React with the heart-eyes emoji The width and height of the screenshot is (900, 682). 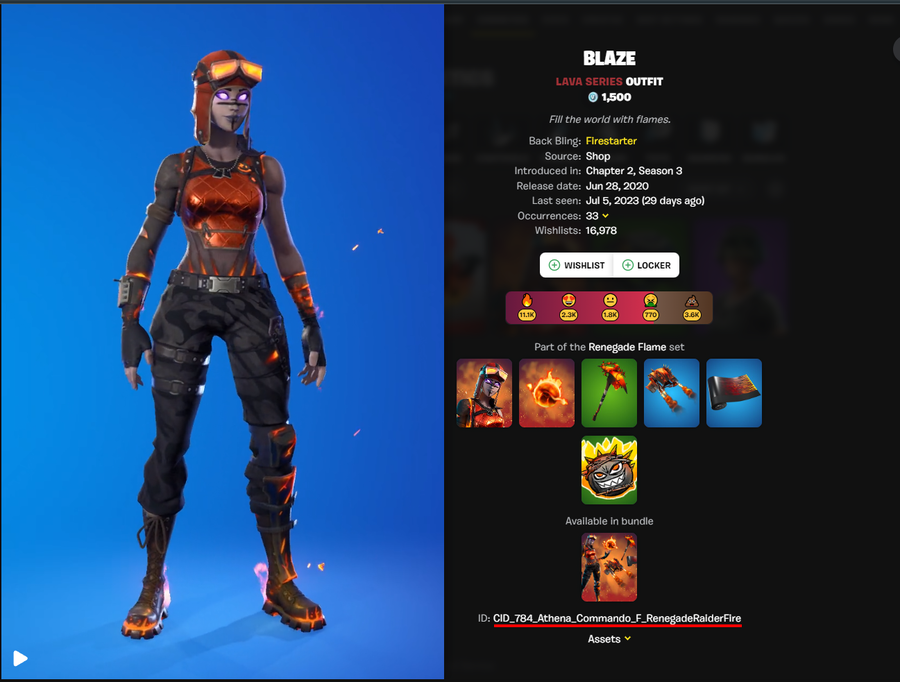[568, 307]
